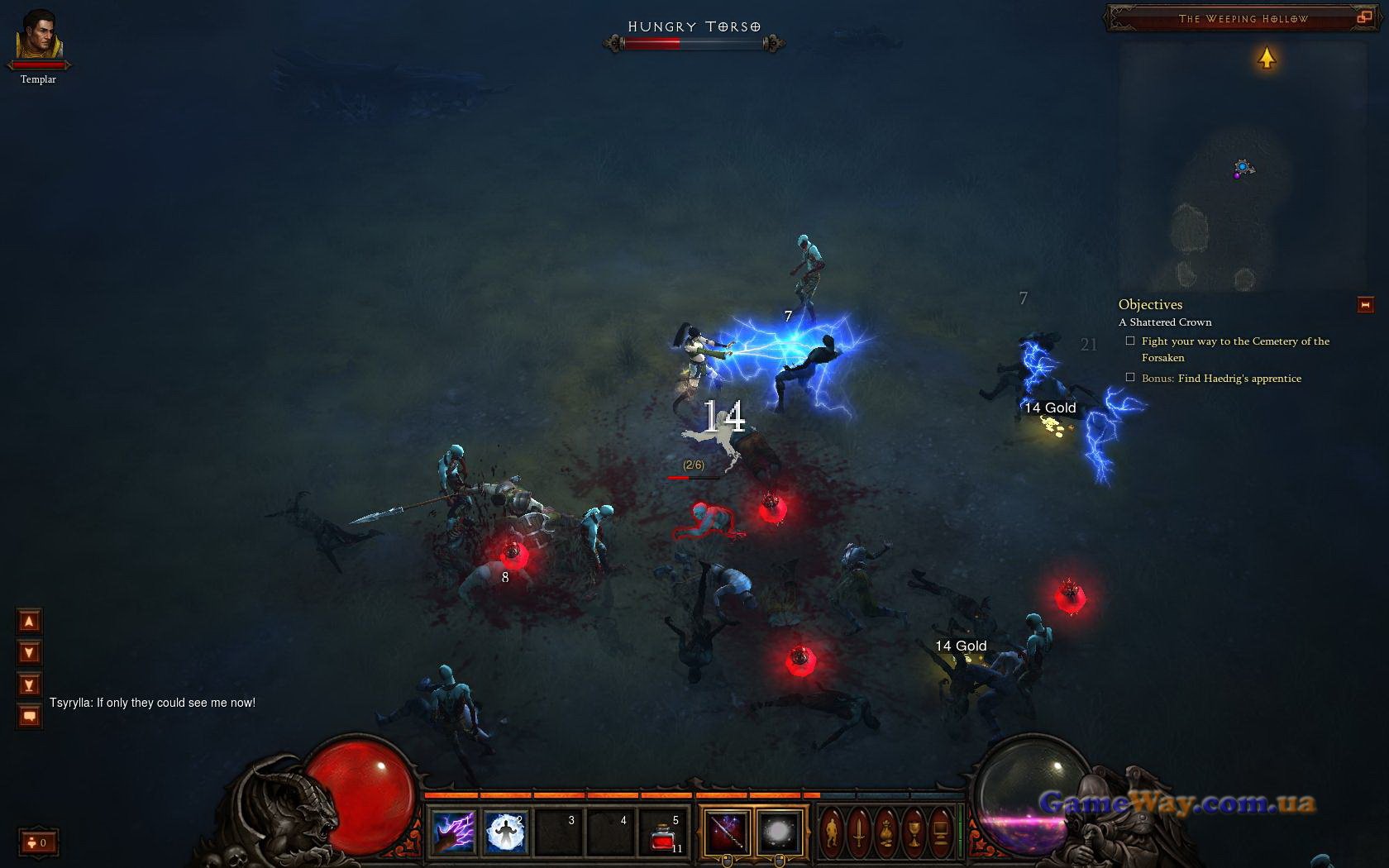Drink the red health potion
This screenshot has width=1389, height=868.
pos(663,833)
